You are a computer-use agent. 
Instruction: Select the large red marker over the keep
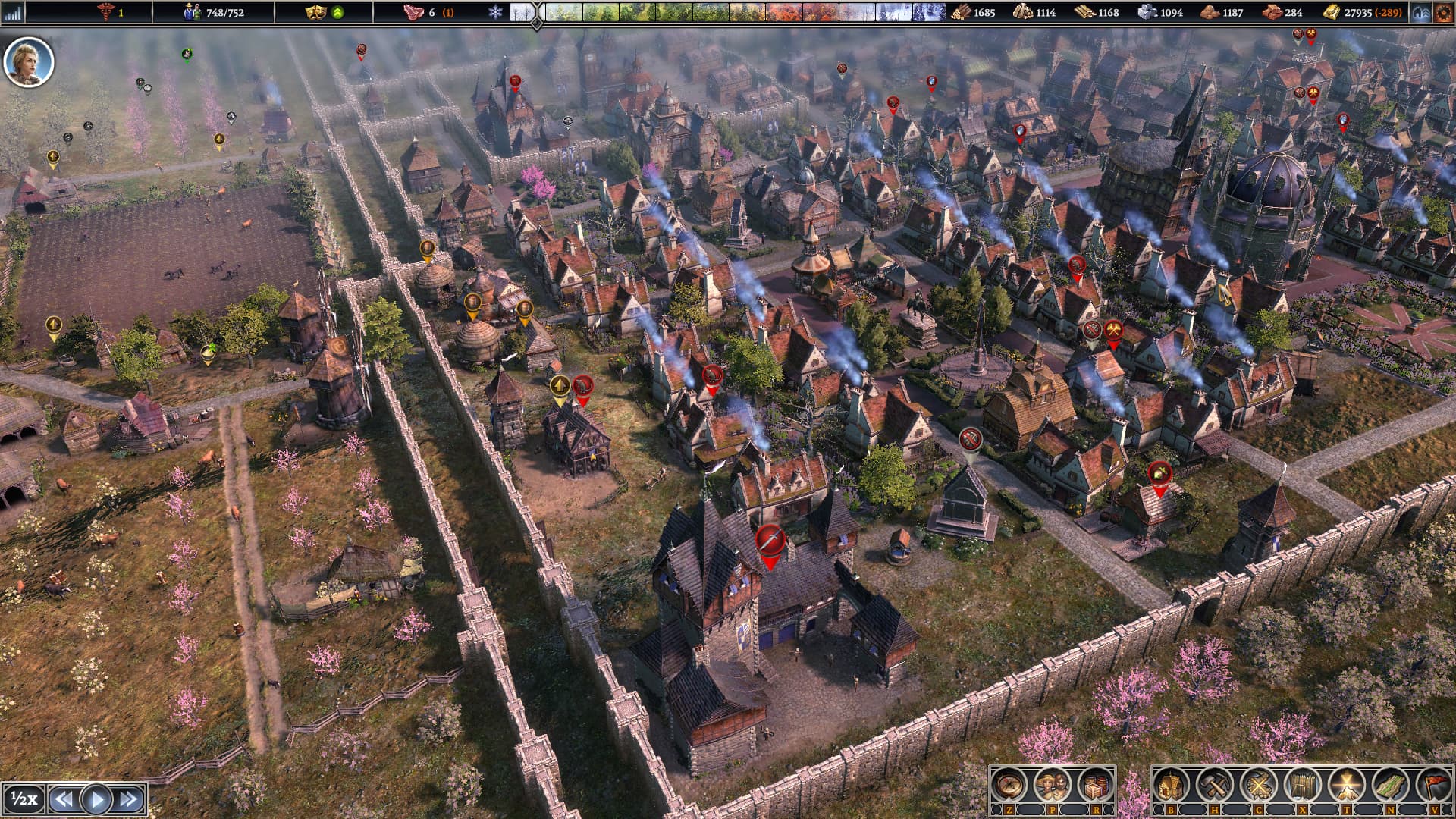[x=769, y=542]
